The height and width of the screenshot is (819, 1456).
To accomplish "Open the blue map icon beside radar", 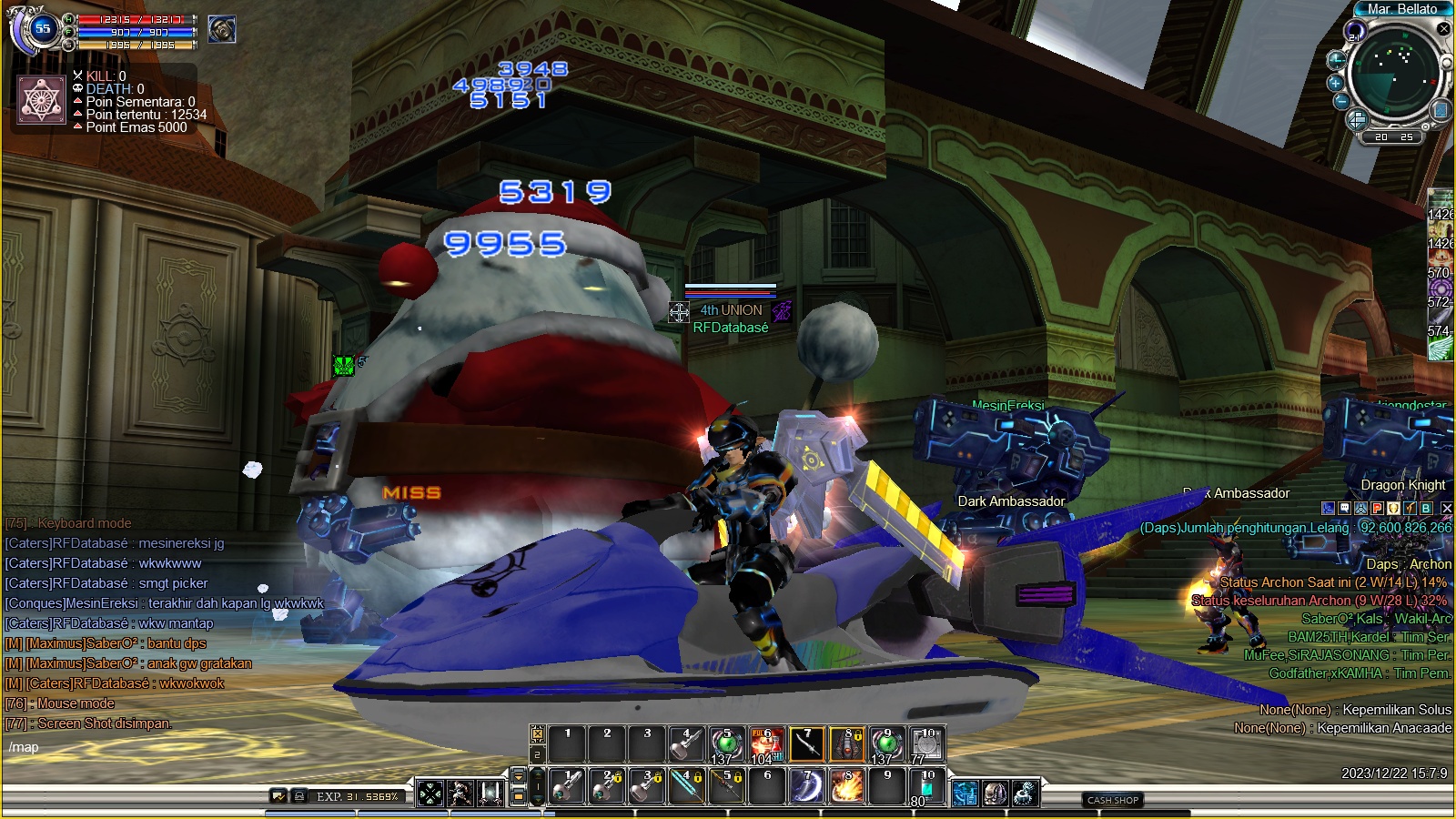I will pyautogui.click(x=1441, y=110).
